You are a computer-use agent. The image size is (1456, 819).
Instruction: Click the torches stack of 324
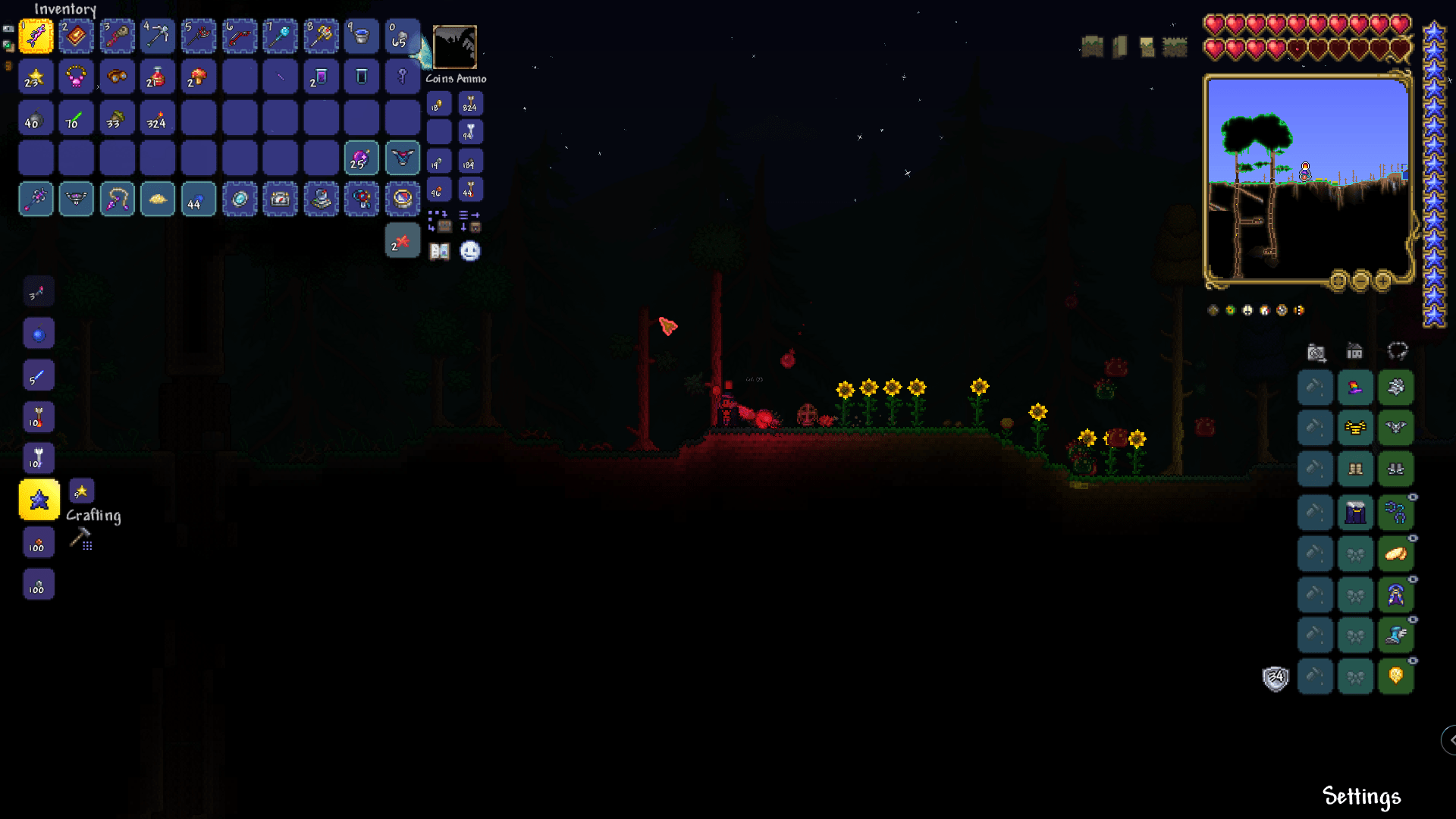[158, 118]
